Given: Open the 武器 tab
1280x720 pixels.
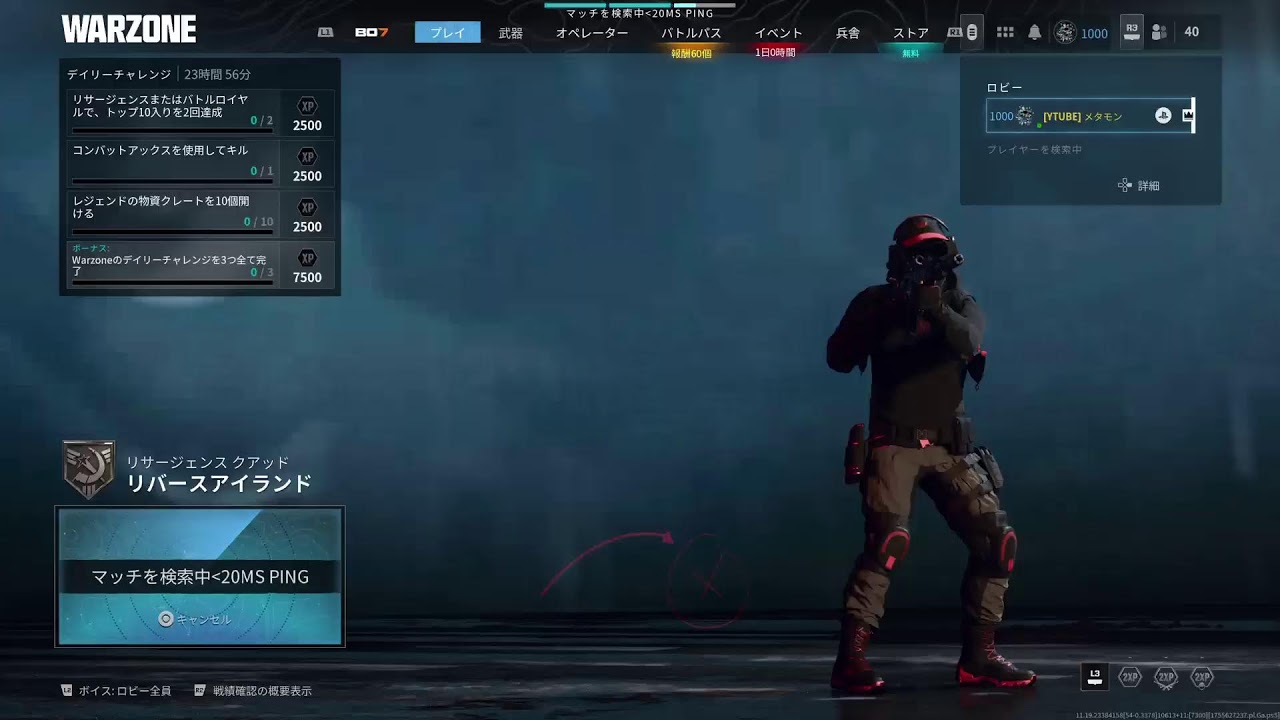Looking at the screenshot, I should (x=510, y=33).
